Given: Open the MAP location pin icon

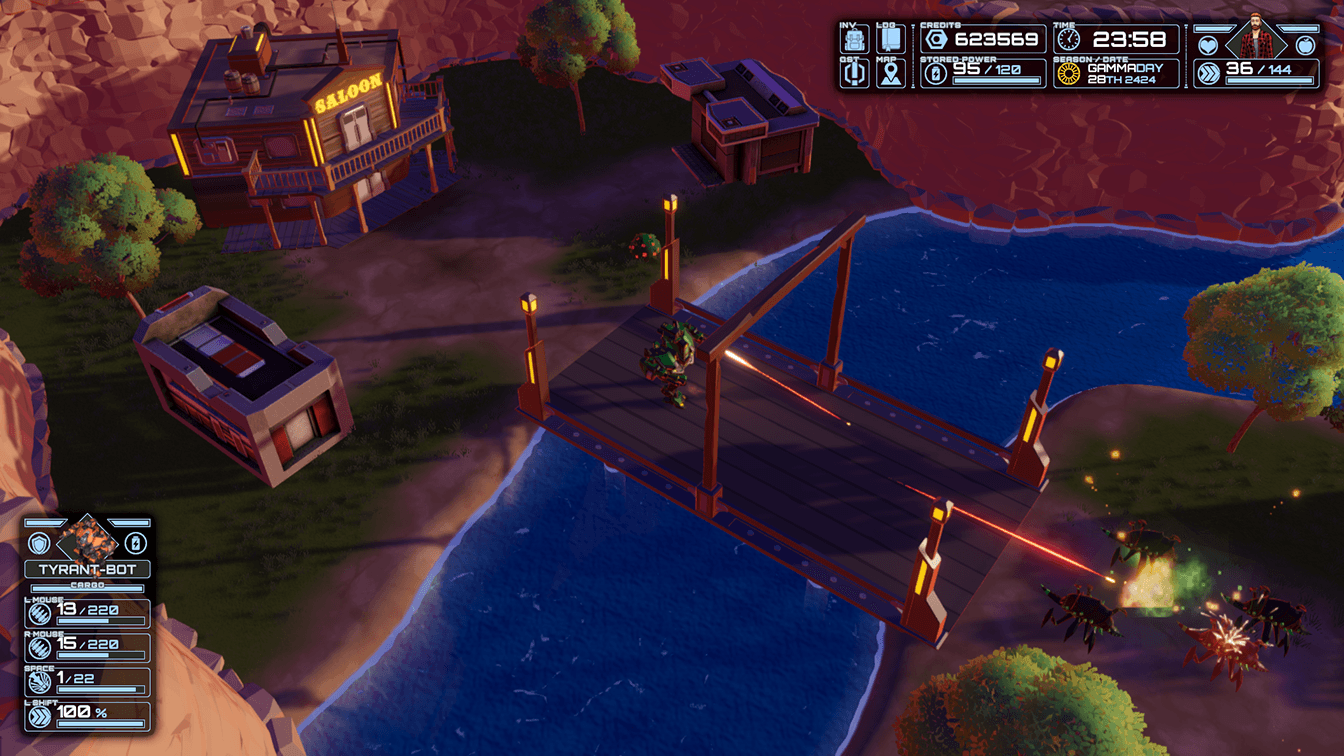Looking at the screenshot, I should coord(890,74).
